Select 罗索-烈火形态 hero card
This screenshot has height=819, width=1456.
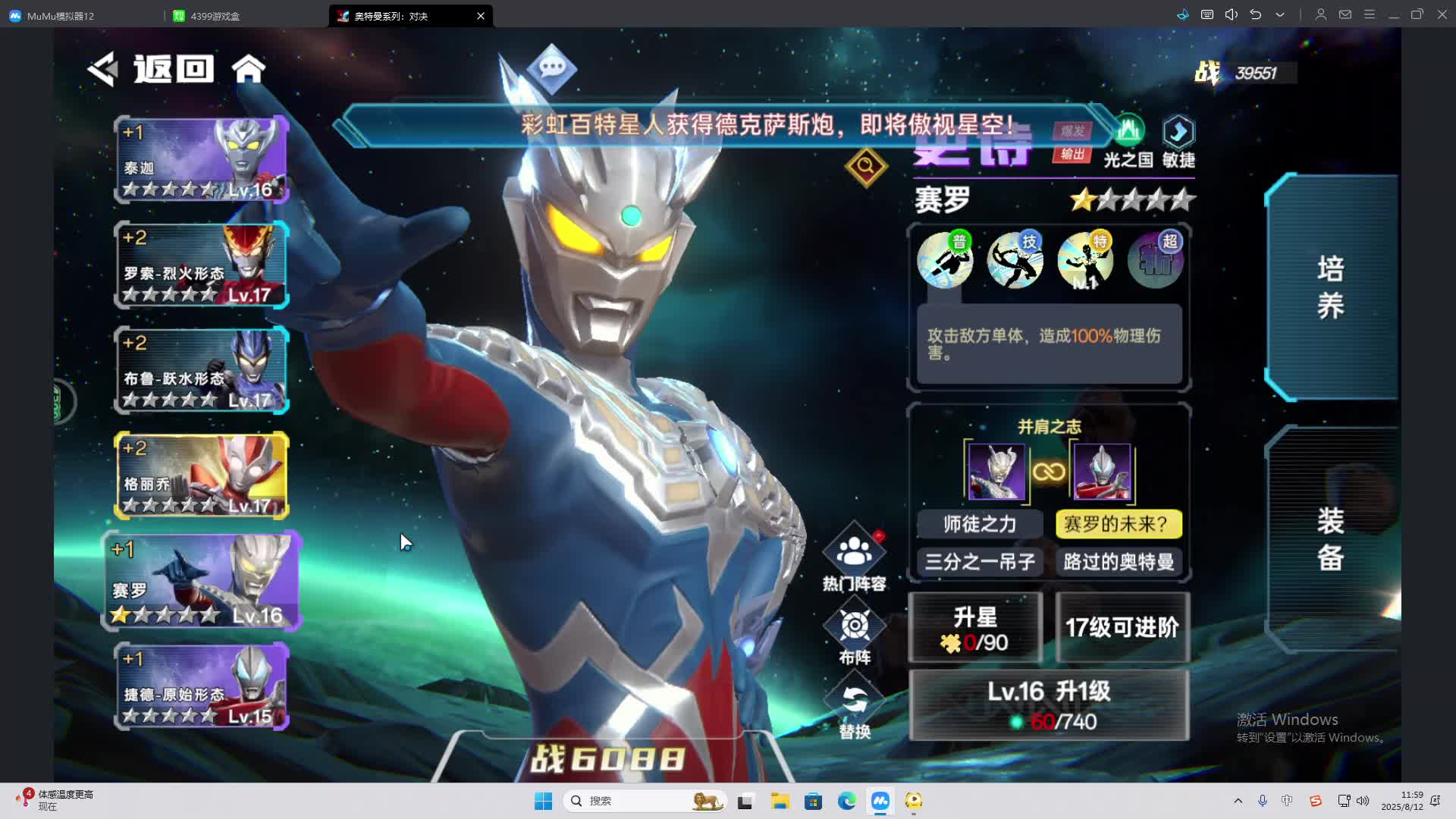[x=202, y=265]
